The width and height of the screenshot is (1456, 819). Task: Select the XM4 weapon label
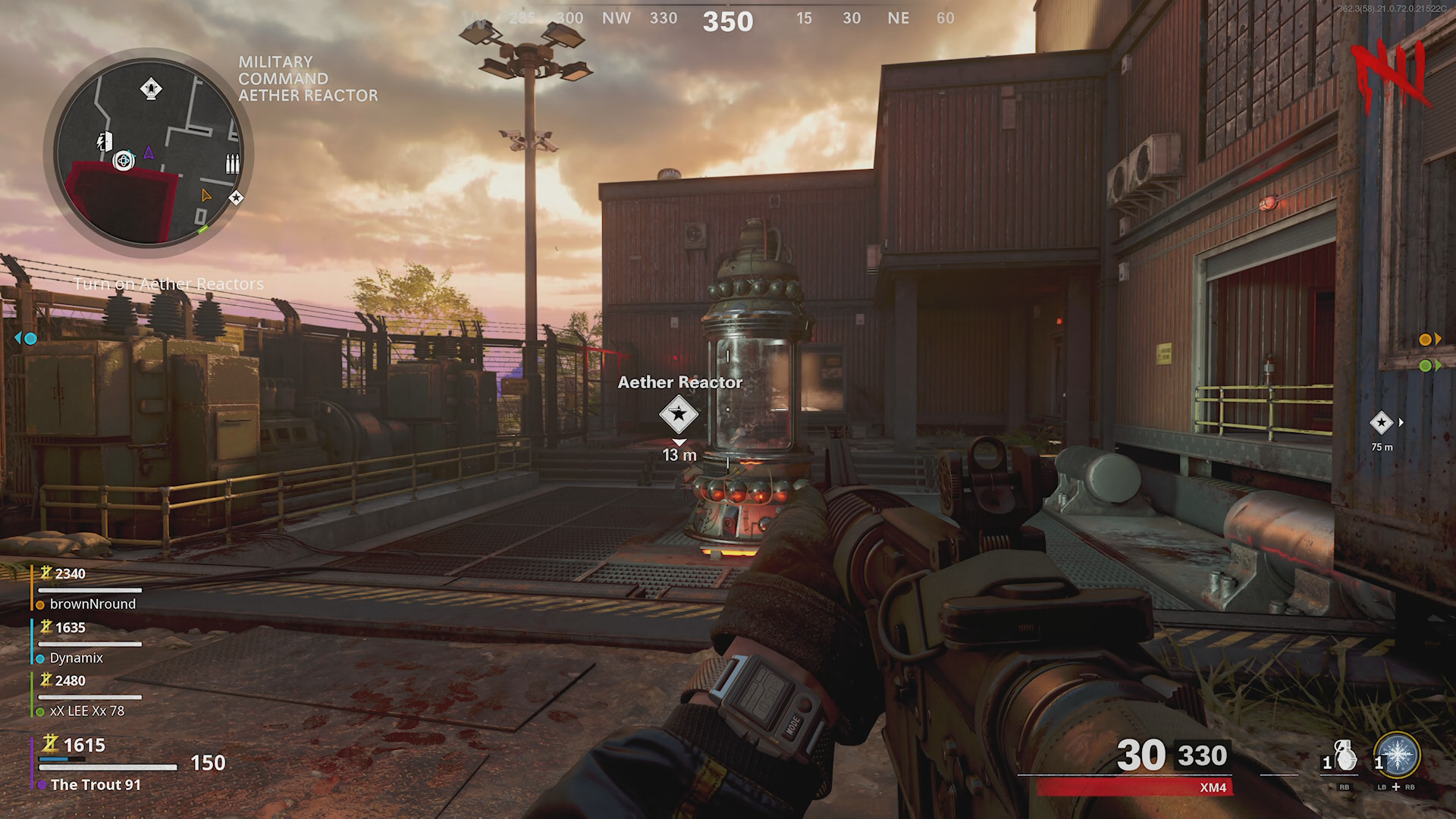pos(1213,788)
